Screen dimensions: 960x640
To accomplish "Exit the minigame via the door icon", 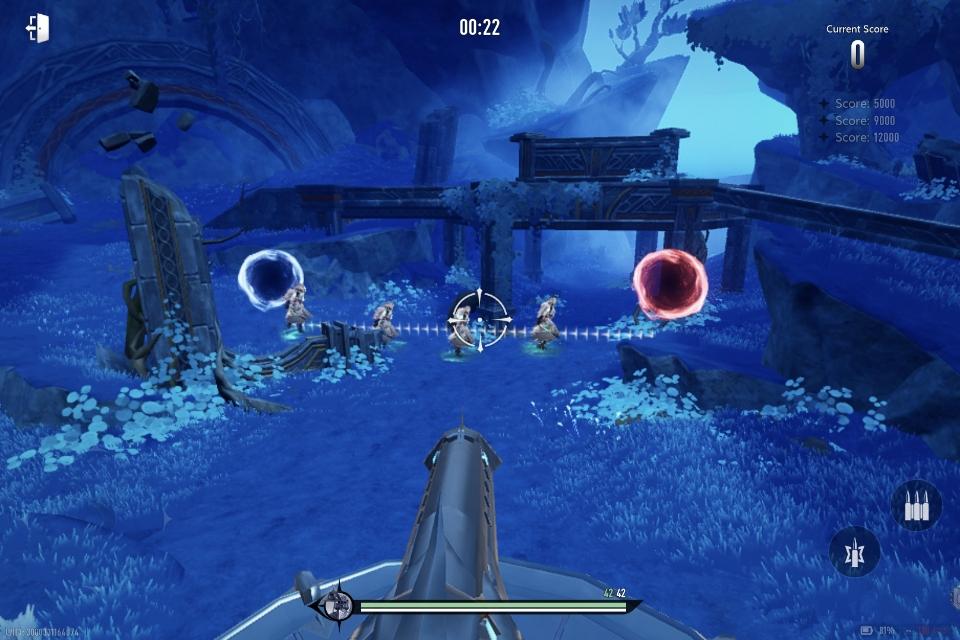I will point(37,28).
